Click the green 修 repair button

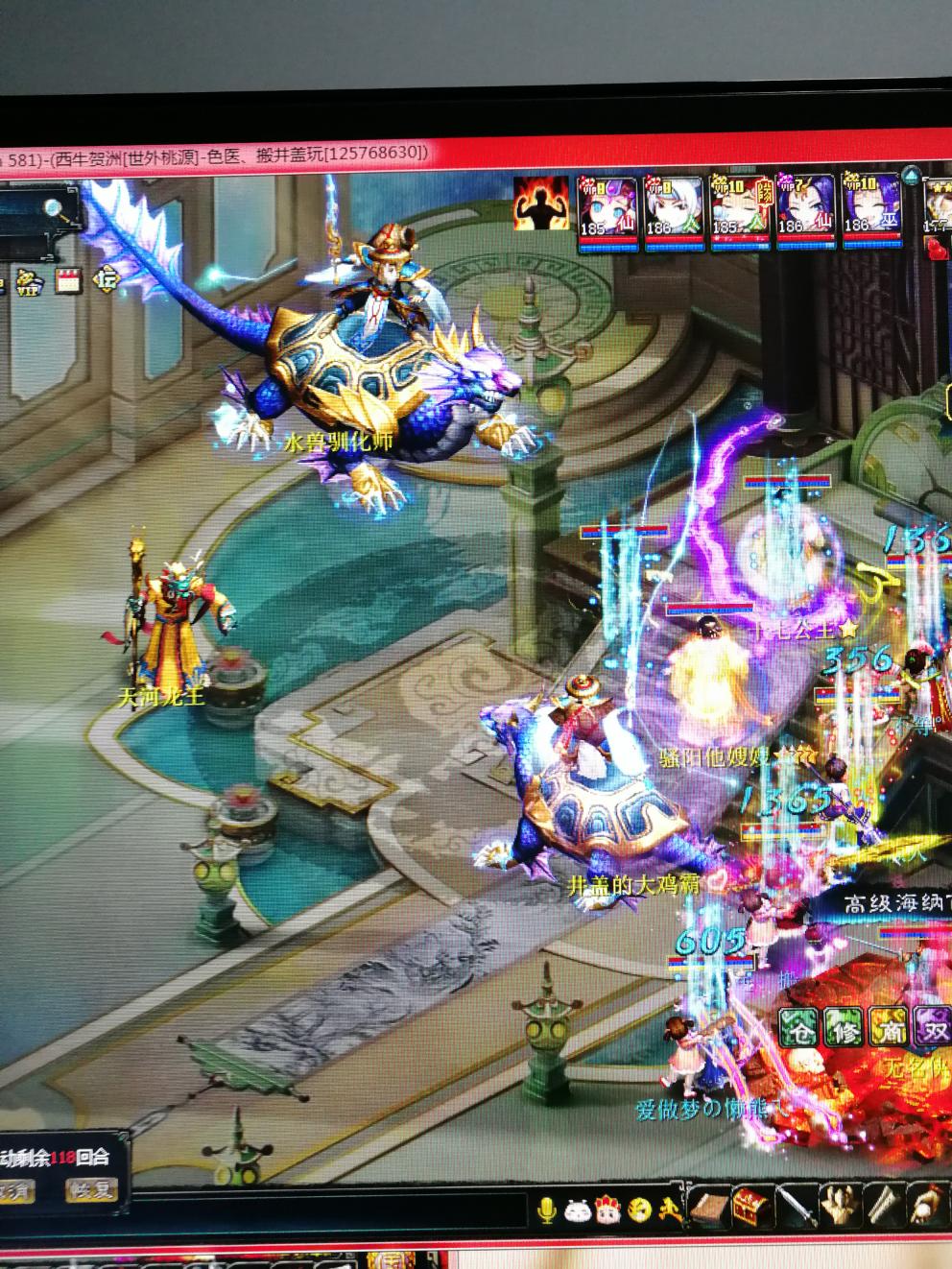pos(842,1029)
